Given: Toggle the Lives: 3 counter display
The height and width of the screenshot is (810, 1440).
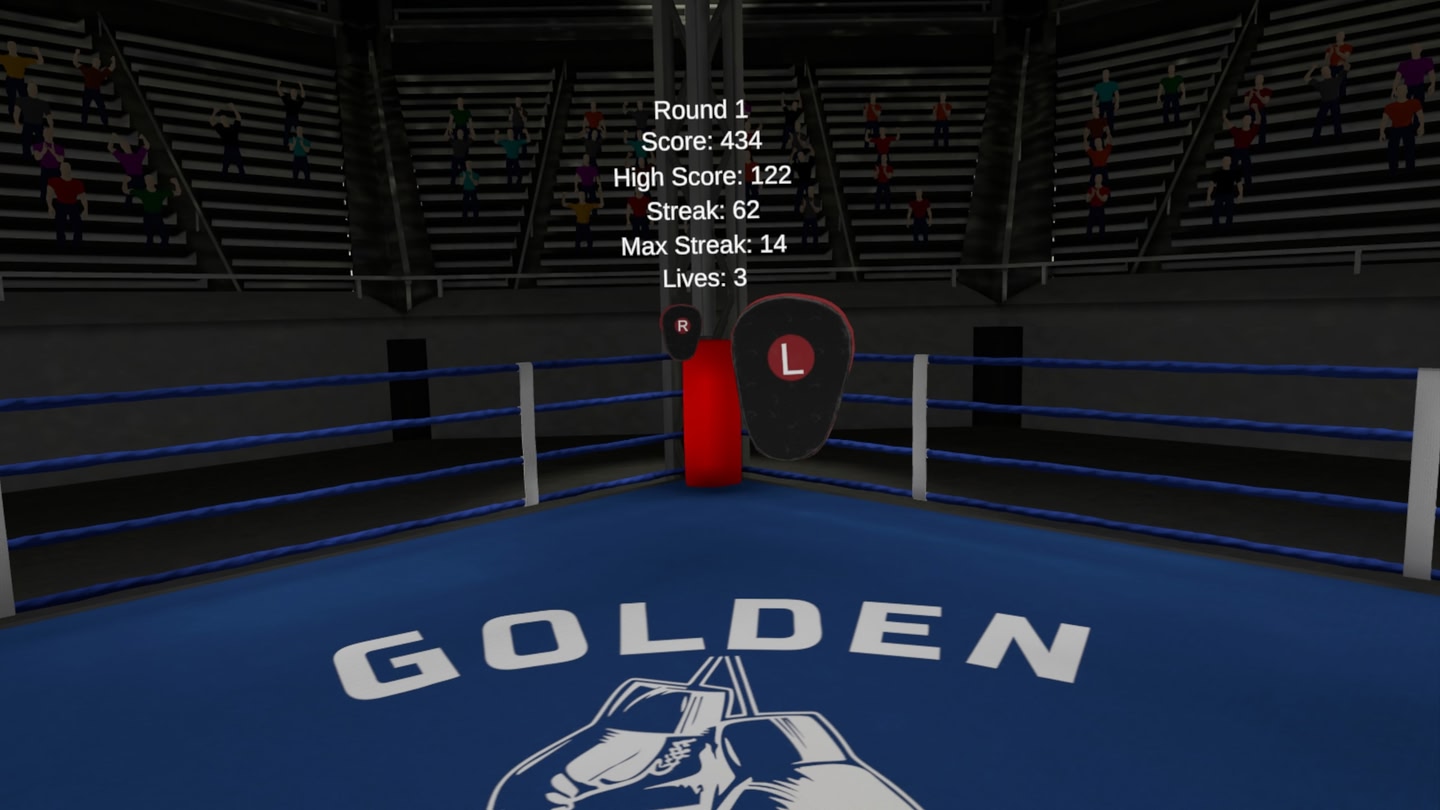Looking at the screenshot, I should (x=706, y=279).
